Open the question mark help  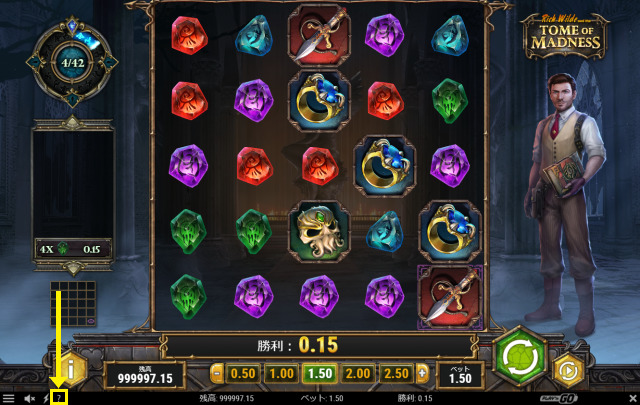[60, 398]
